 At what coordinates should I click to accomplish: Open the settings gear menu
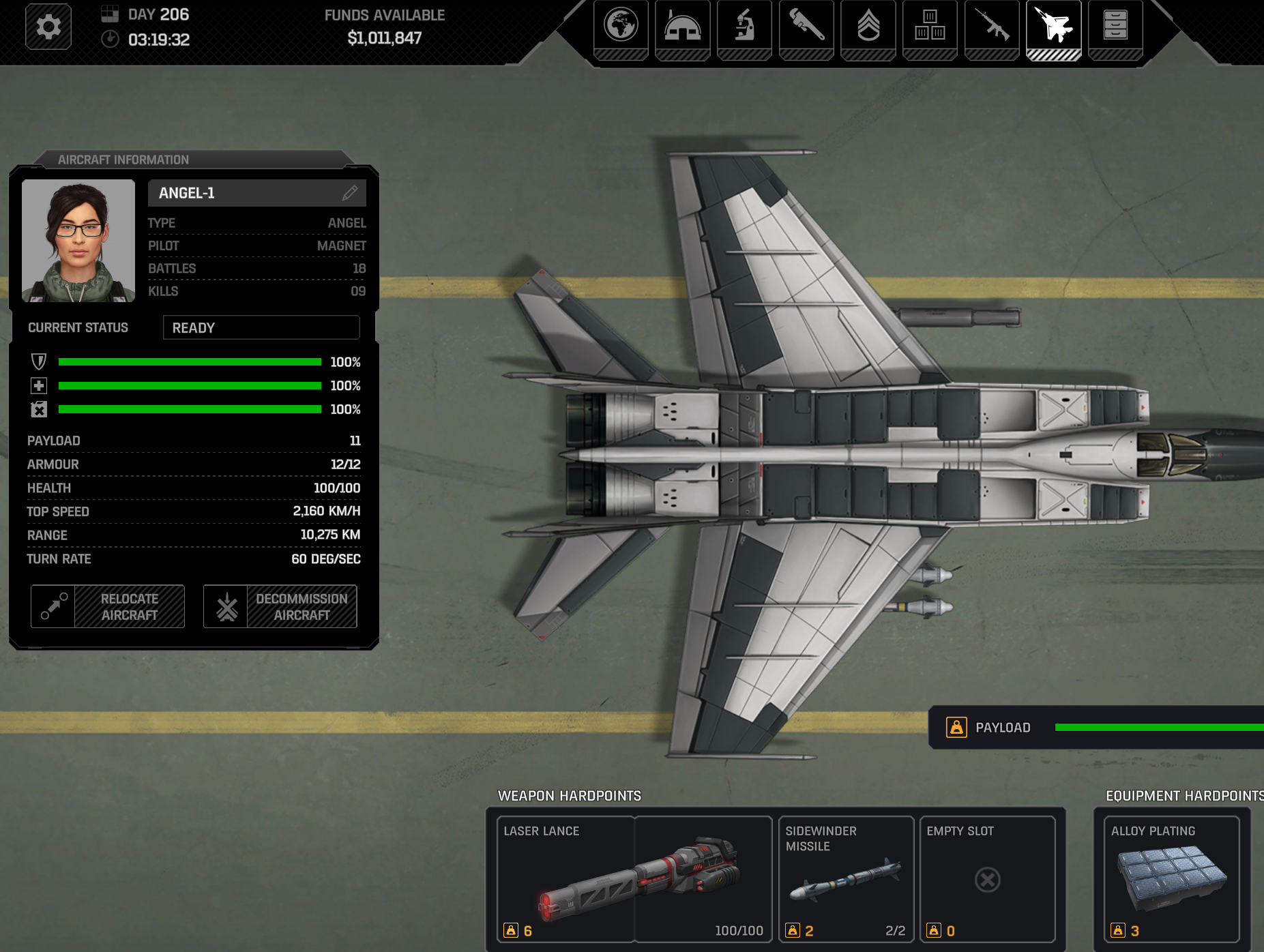point(48,27)
